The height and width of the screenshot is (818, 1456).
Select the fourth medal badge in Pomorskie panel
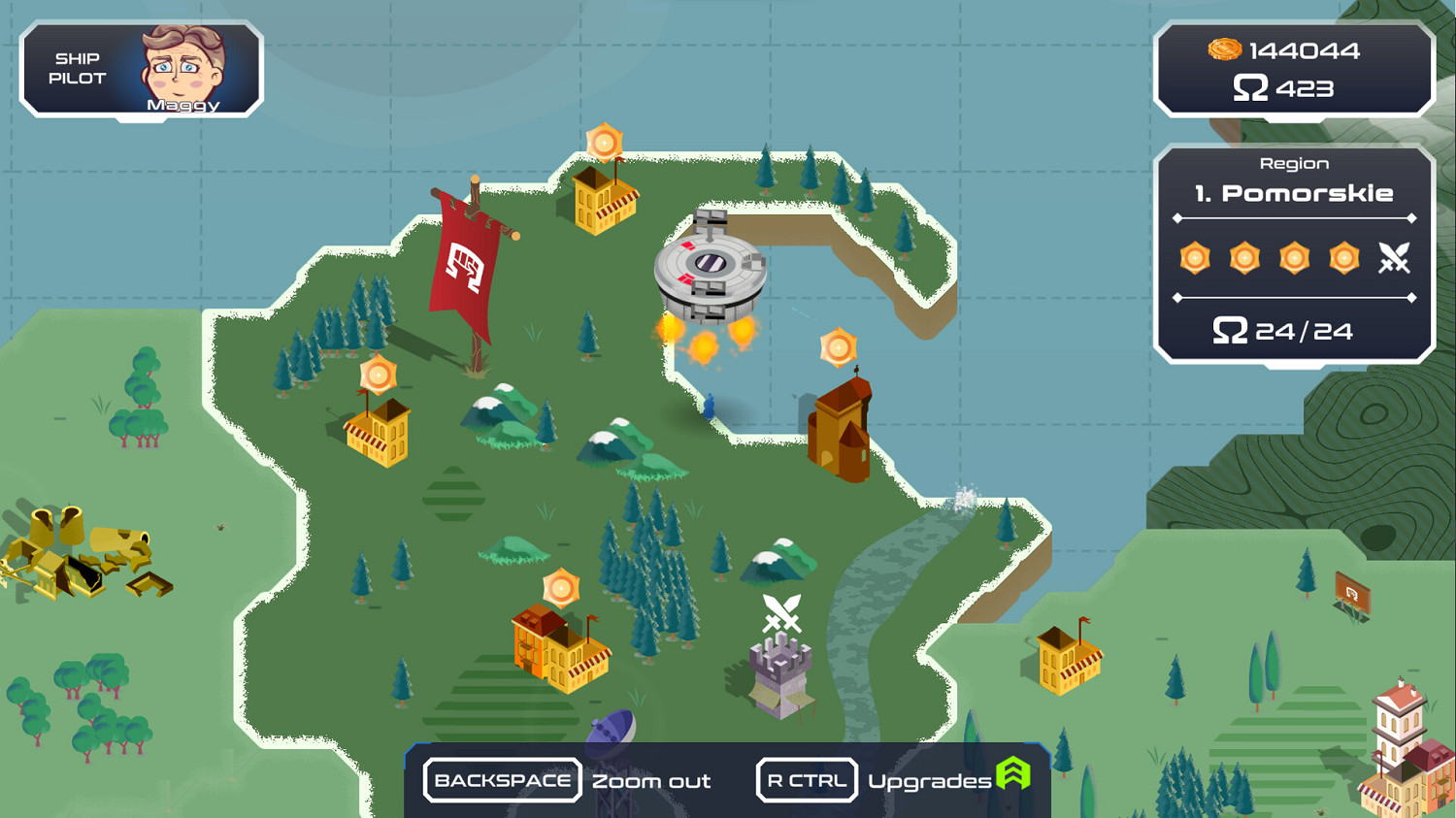click(x=1343, y=258)
